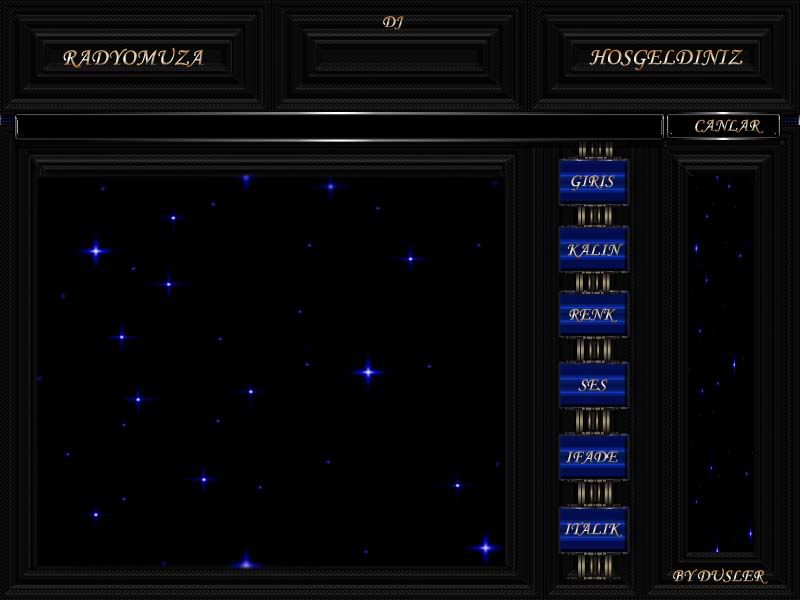The height and width of the screenshot is (600, 800).
Task: Select the SES sound button
Action: click(x=593, y=385)
